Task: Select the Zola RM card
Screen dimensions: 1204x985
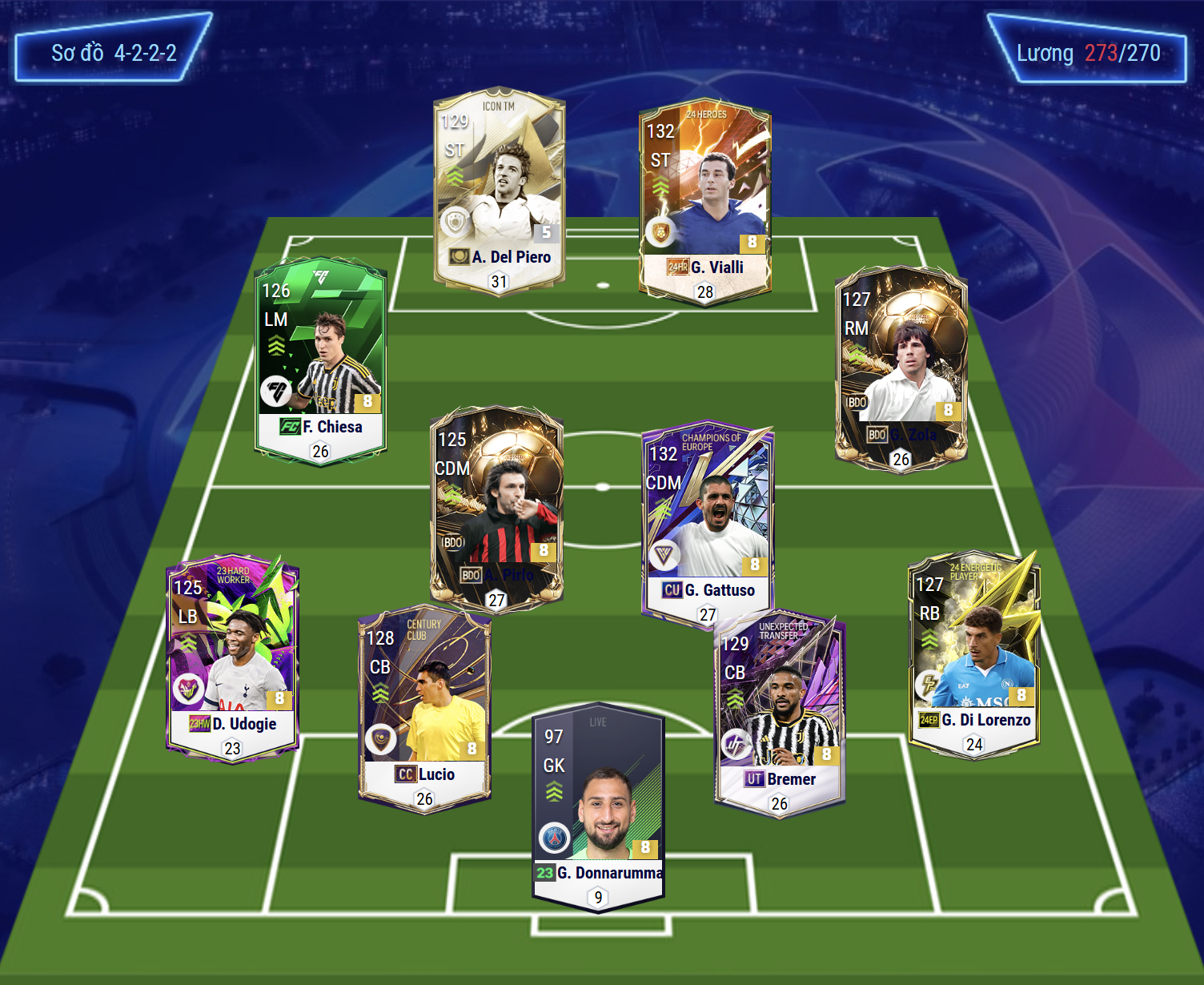Action: (x=901, y=367)
